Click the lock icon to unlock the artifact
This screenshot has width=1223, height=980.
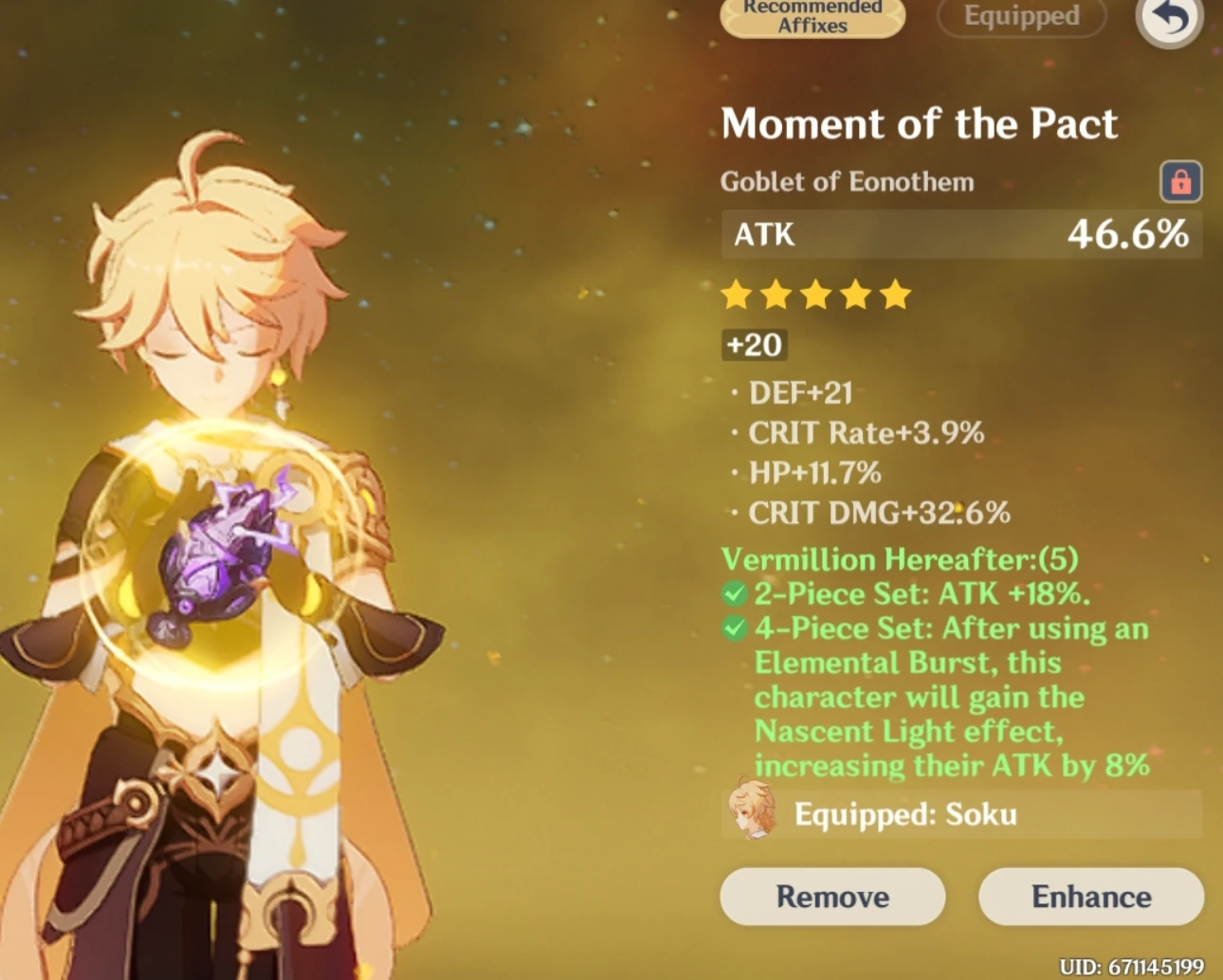pyautogui.click(x=1181, y=180)
